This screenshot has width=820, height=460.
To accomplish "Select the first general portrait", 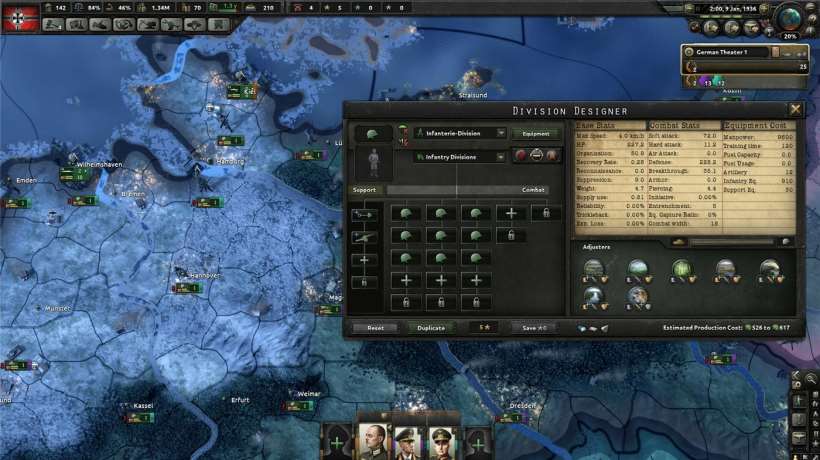I will [373, 440].
